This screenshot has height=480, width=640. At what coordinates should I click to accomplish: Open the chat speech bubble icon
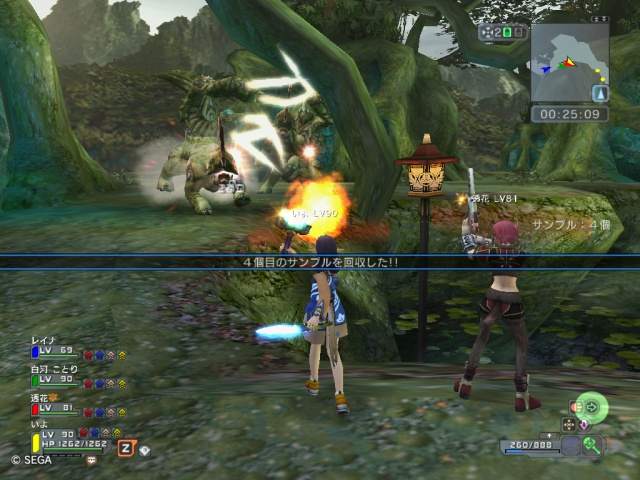click(91, 461)
